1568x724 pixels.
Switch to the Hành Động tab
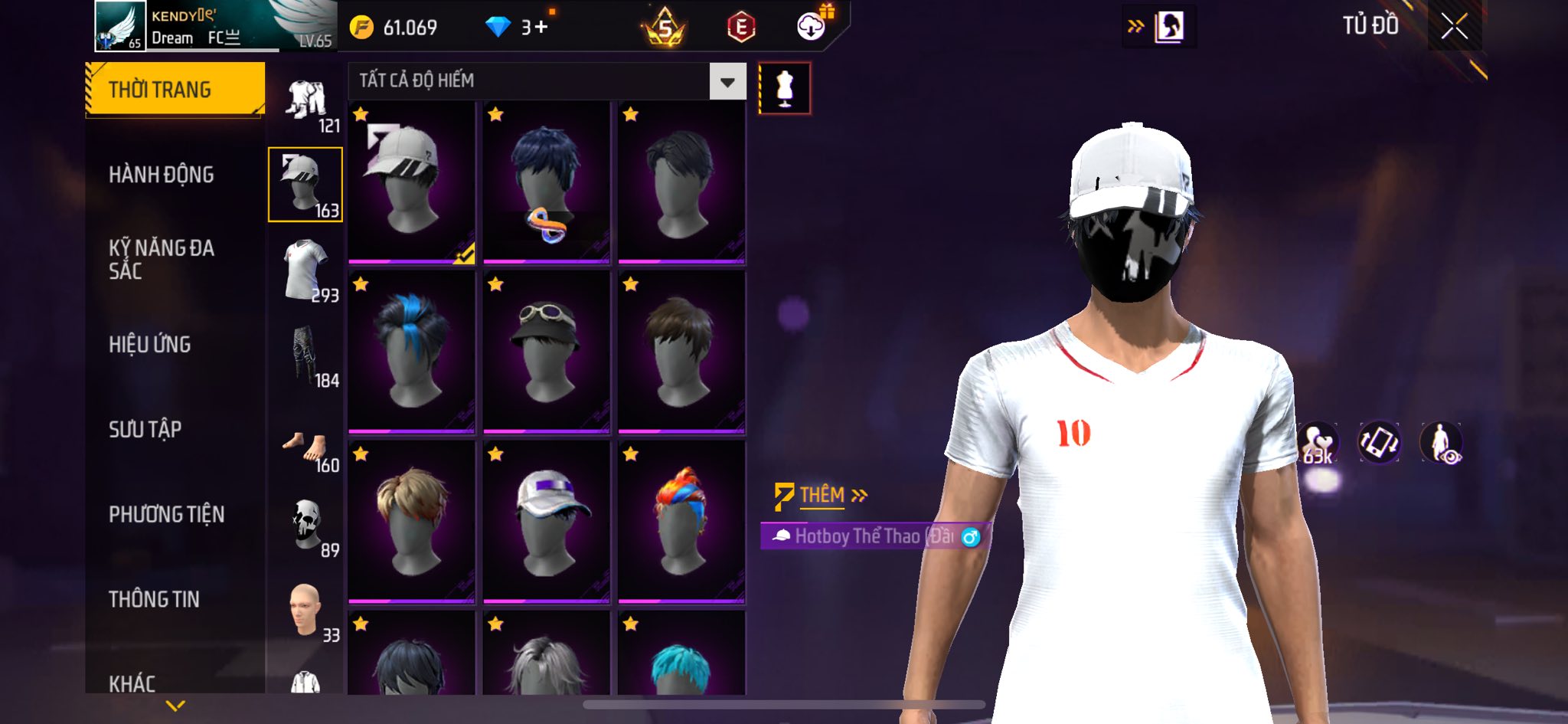[x=161, y=175]
